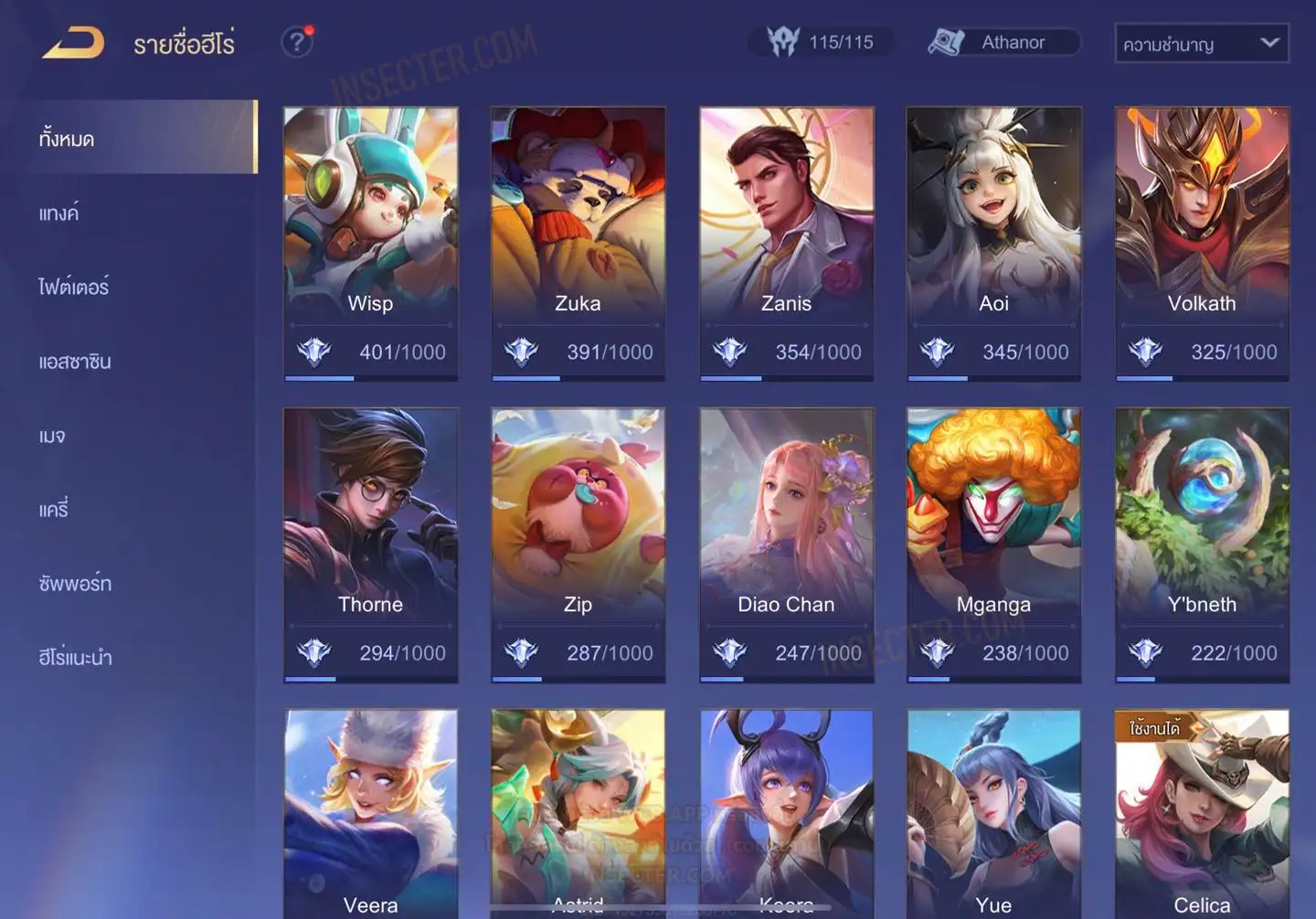Choose the Zanis hero card
This screenshot has height=919, width=1316.
tap(786, 242)
